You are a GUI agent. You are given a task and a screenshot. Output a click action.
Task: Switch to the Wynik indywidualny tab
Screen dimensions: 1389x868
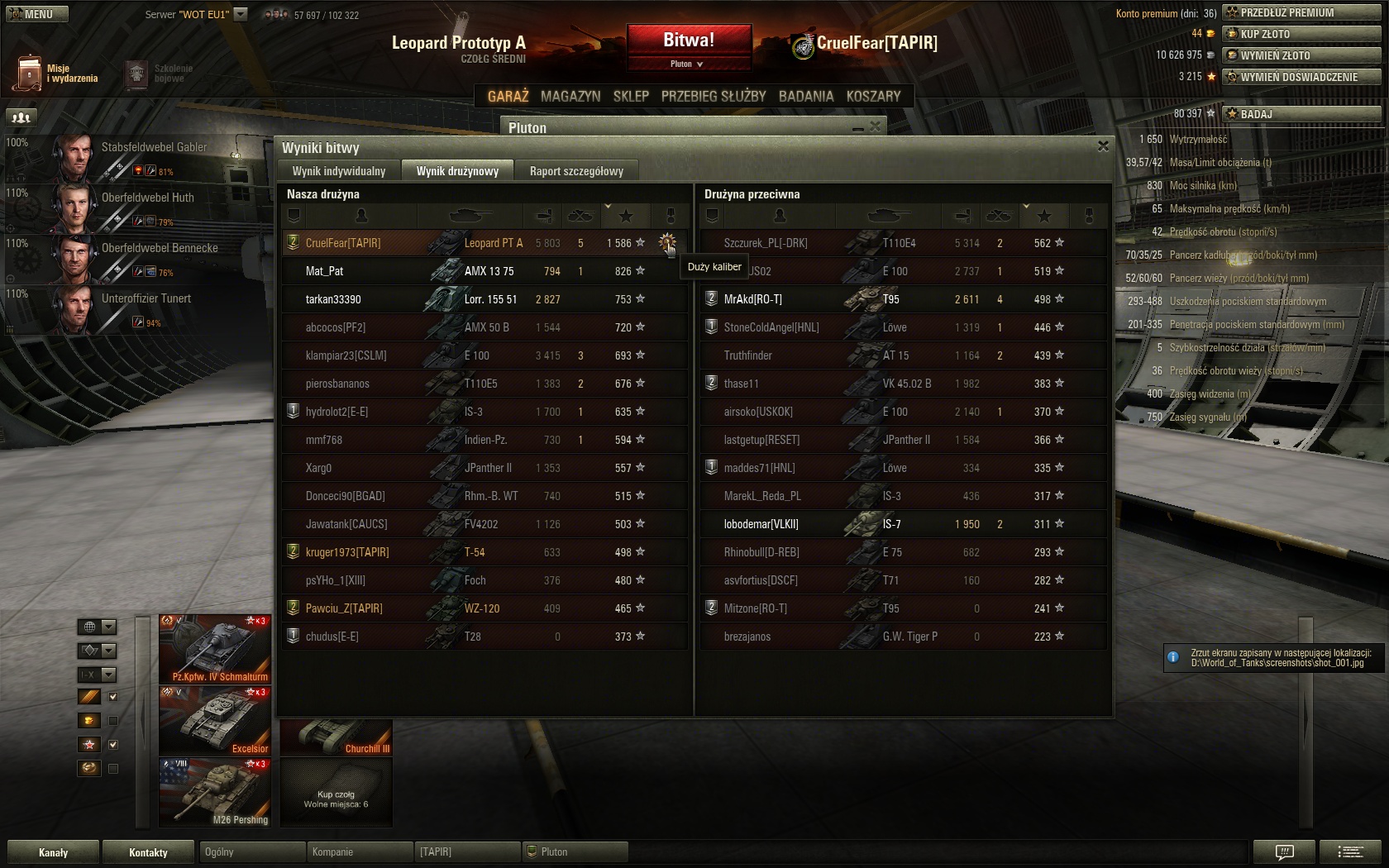339,171
